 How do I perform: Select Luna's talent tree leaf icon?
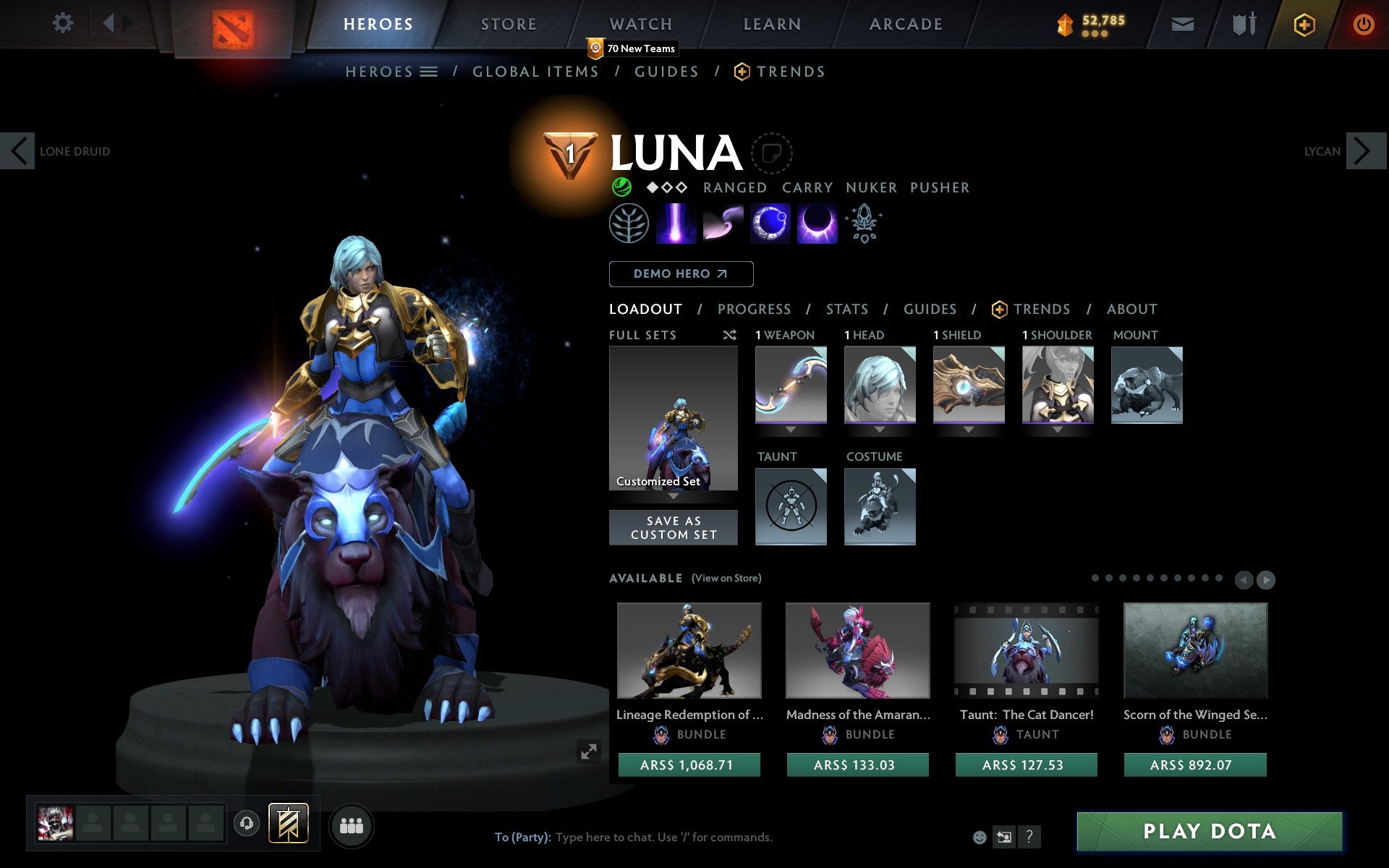tap(628, 224)
